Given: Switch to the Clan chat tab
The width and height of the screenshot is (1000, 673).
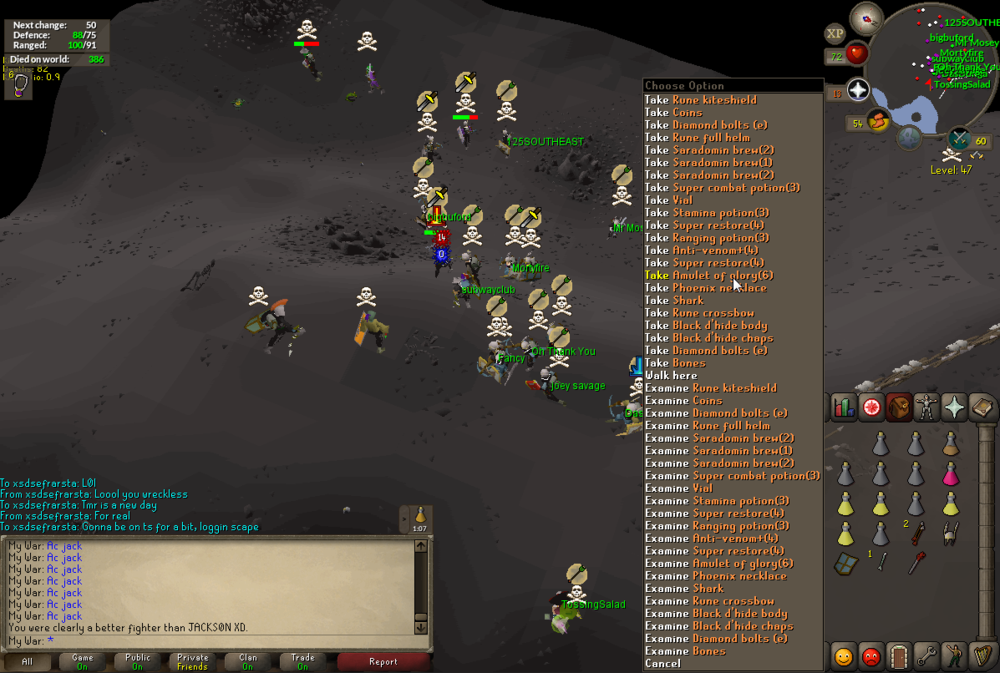Looking at the screenshot, I should 247,661.
